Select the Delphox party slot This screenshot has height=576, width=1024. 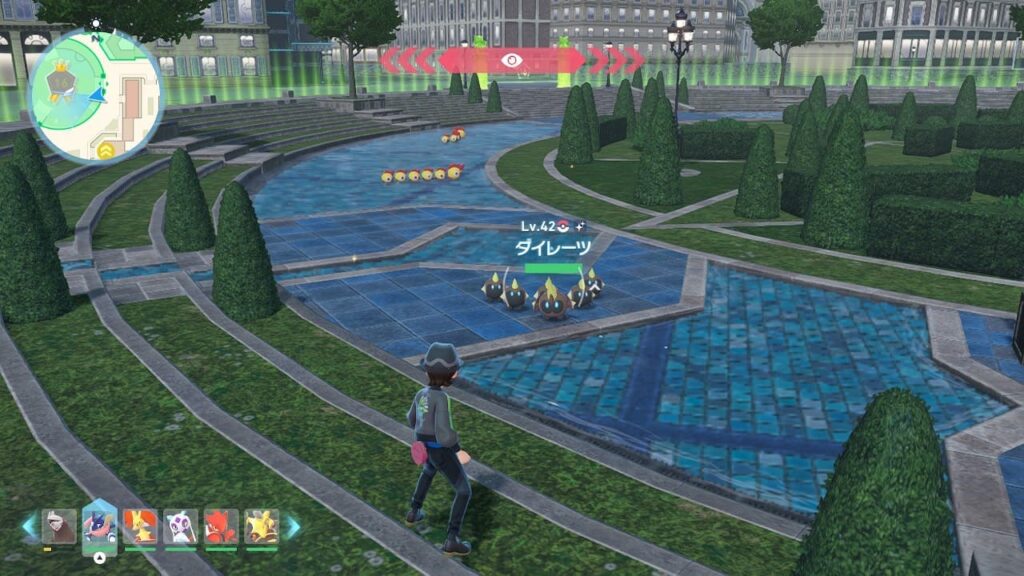click(x=140, y=526)
